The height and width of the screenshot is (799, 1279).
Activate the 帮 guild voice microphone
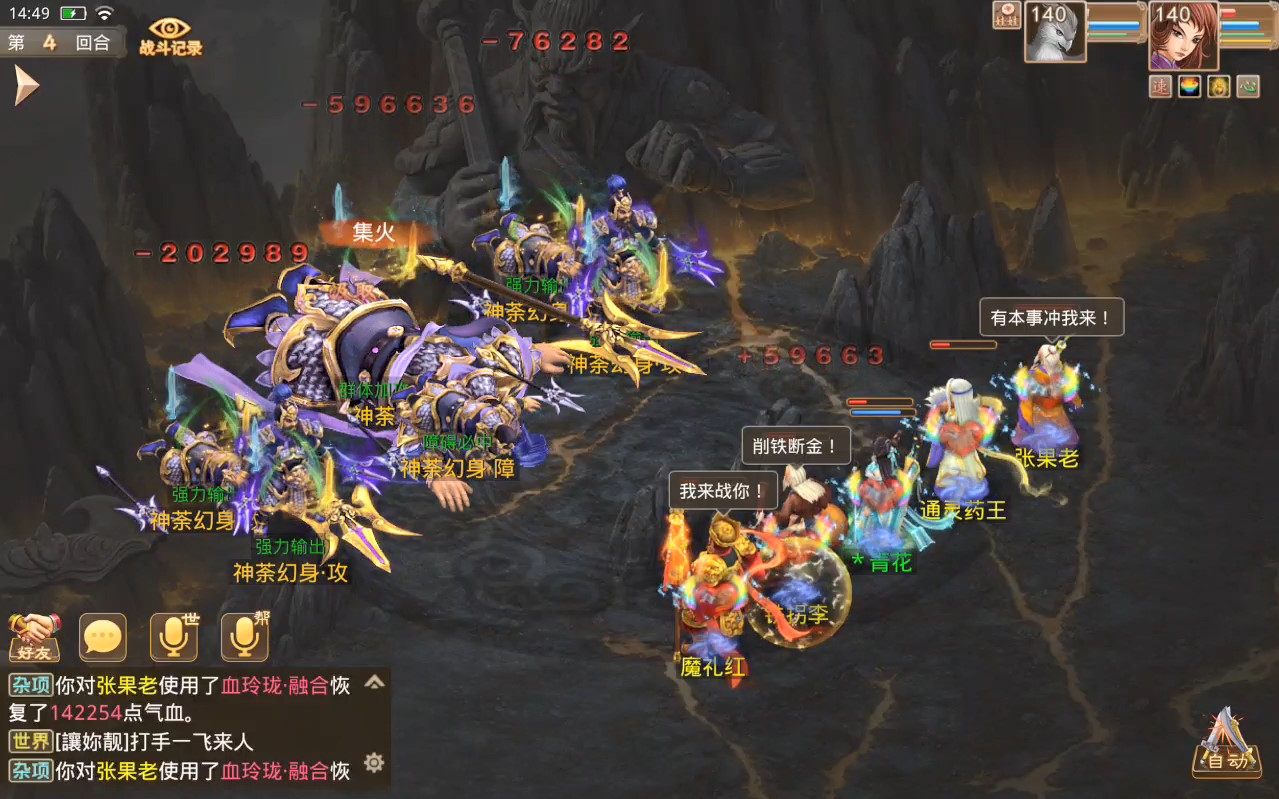point(245,637)
